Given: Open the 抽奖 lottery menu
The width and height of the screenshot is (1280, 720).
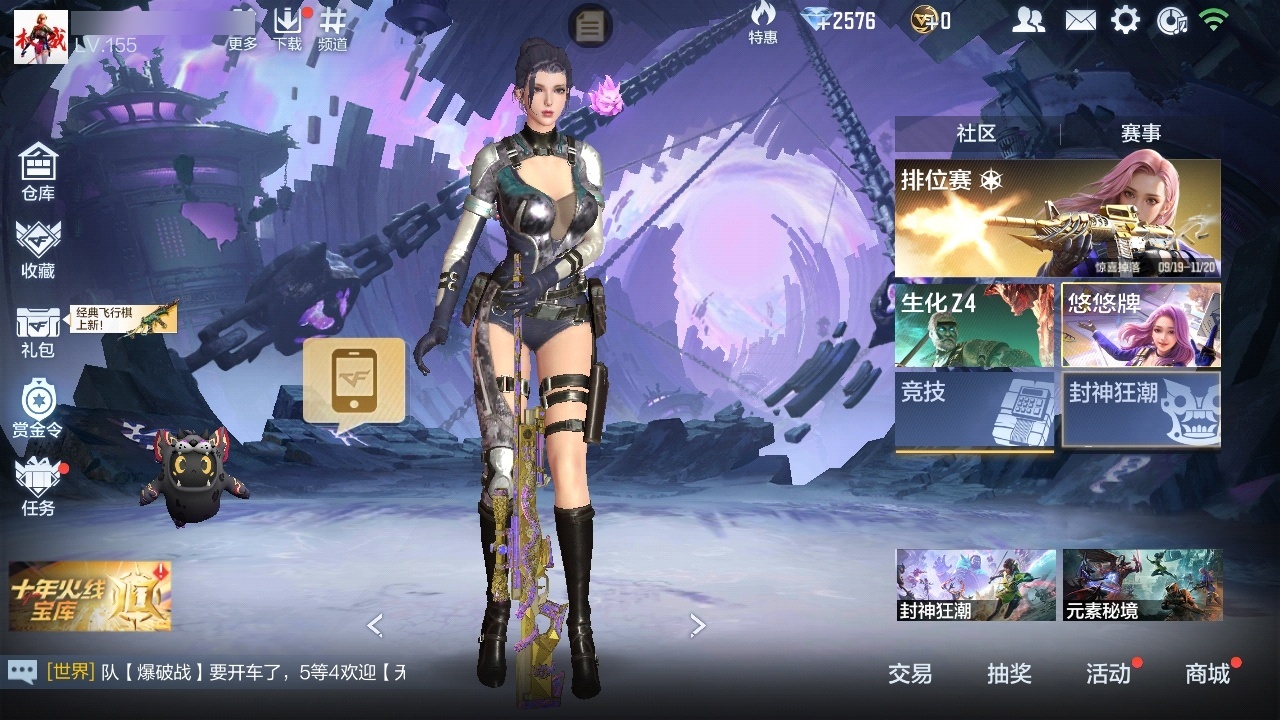Looking at the screenshot, I should [x=1009, y=674].
